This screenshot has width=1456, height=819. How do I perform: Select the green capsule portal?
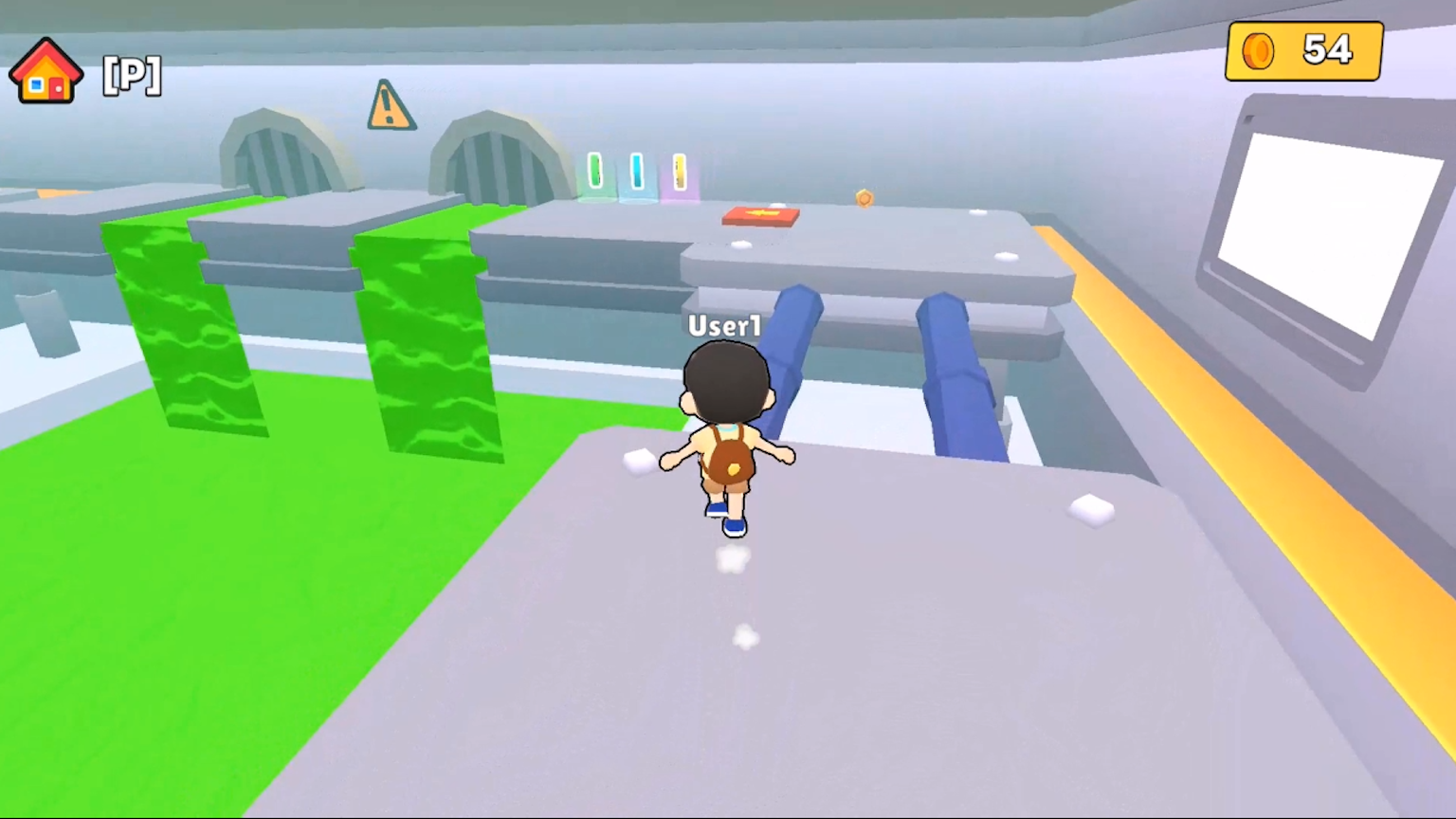pos(596,171)
